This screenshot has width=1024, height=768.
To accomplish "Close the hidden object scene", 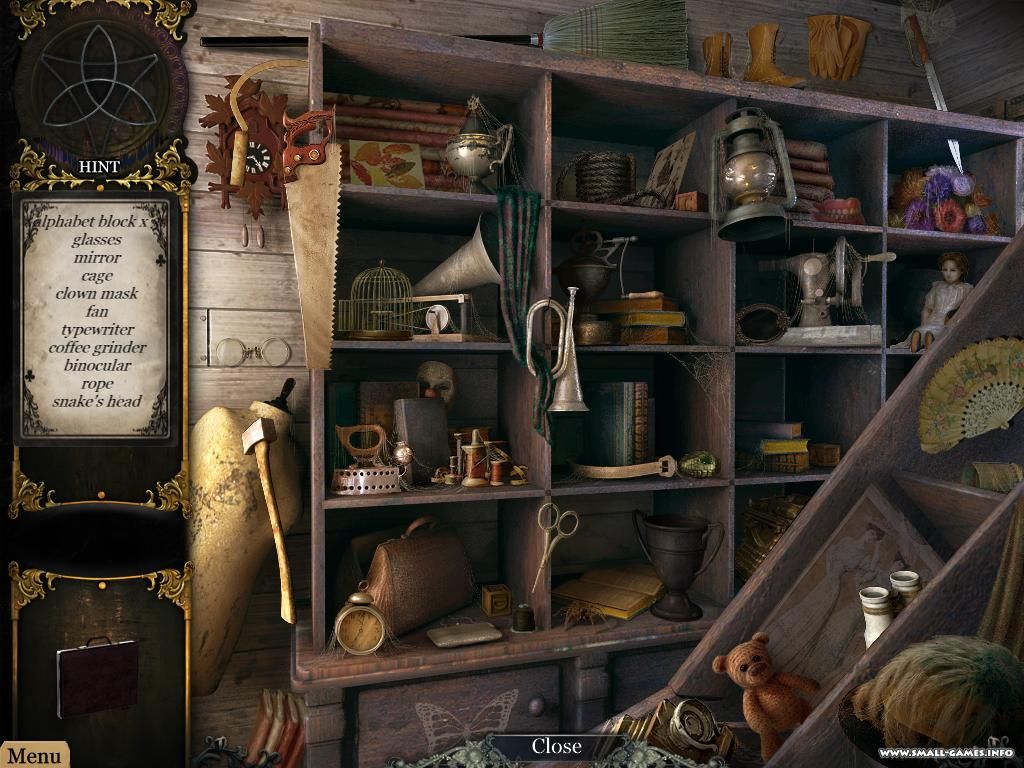I will click(x=556, y=746).
